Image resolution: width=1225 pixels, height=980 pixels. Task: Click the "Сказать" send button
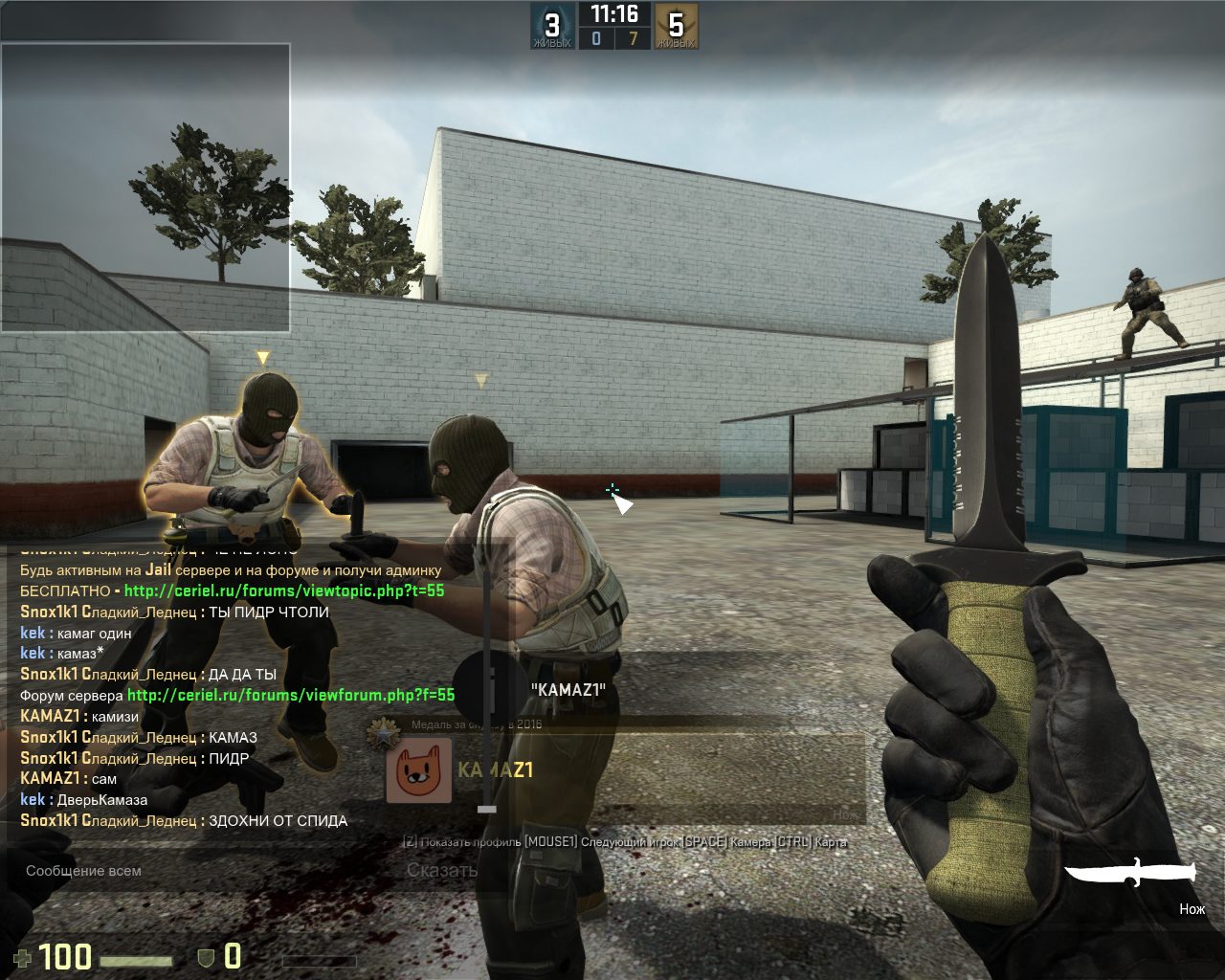441,871
